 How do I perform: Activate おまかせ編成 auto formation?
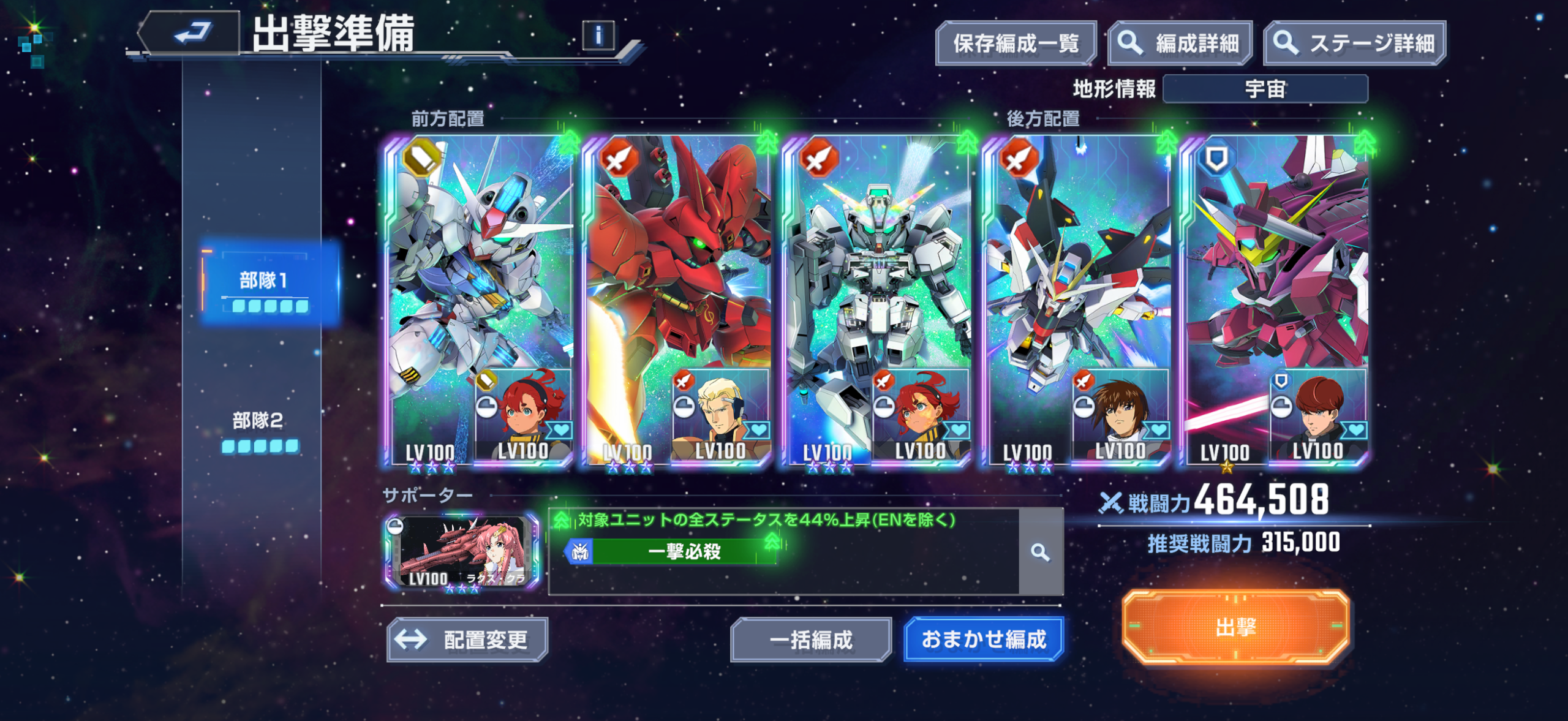[x=984, y=640]
